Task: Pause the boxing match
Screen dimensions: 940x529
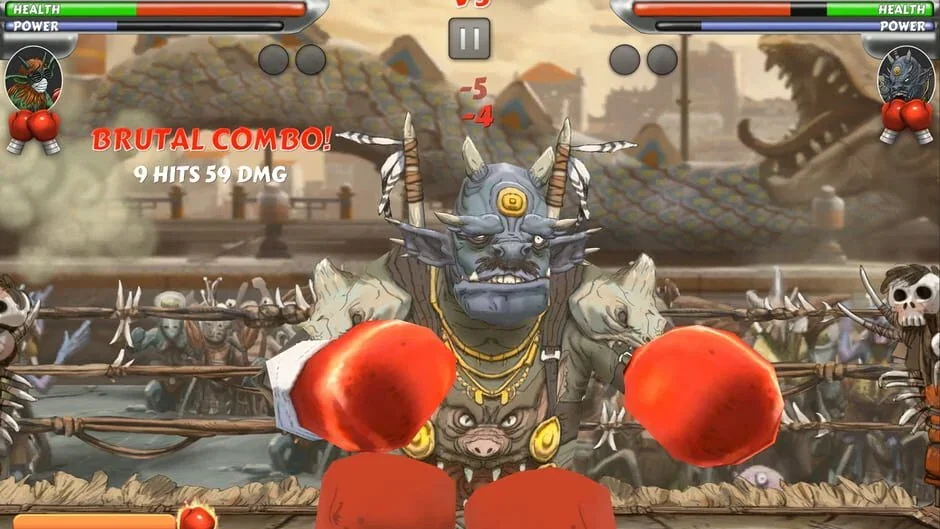Action: 469,38
